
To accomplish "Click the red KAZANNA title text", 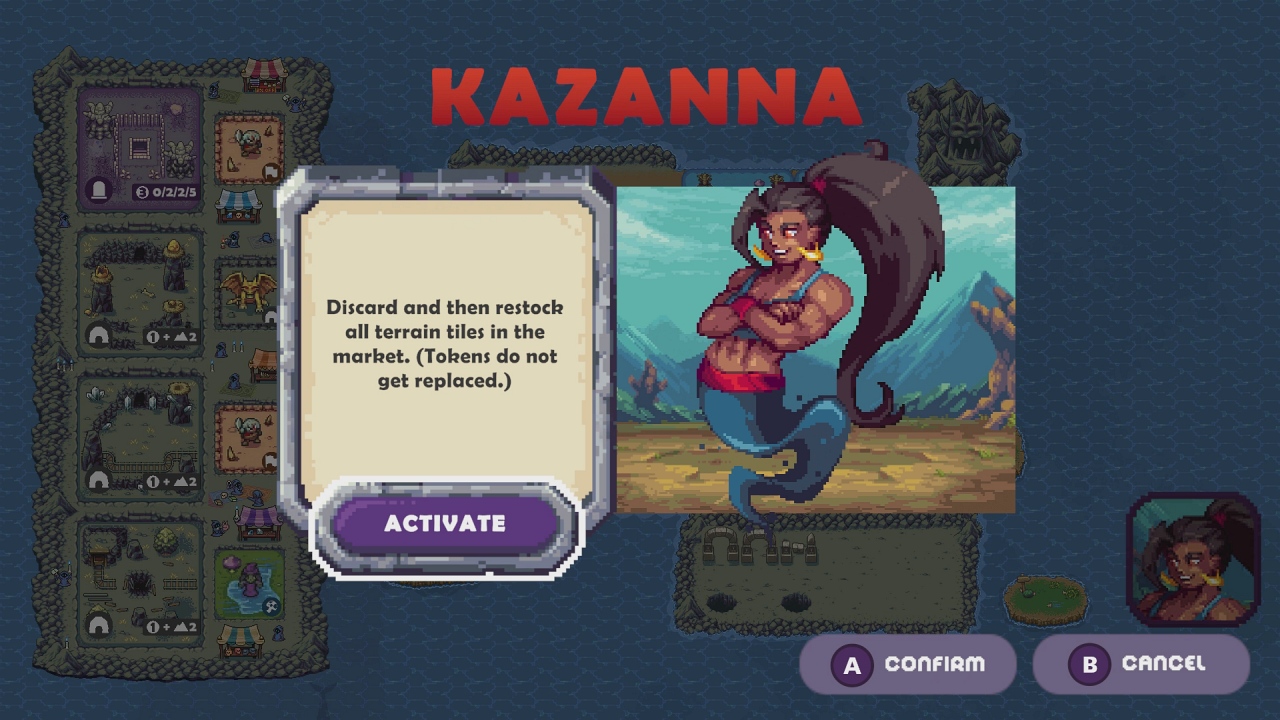I will click(x=645, y=95).
